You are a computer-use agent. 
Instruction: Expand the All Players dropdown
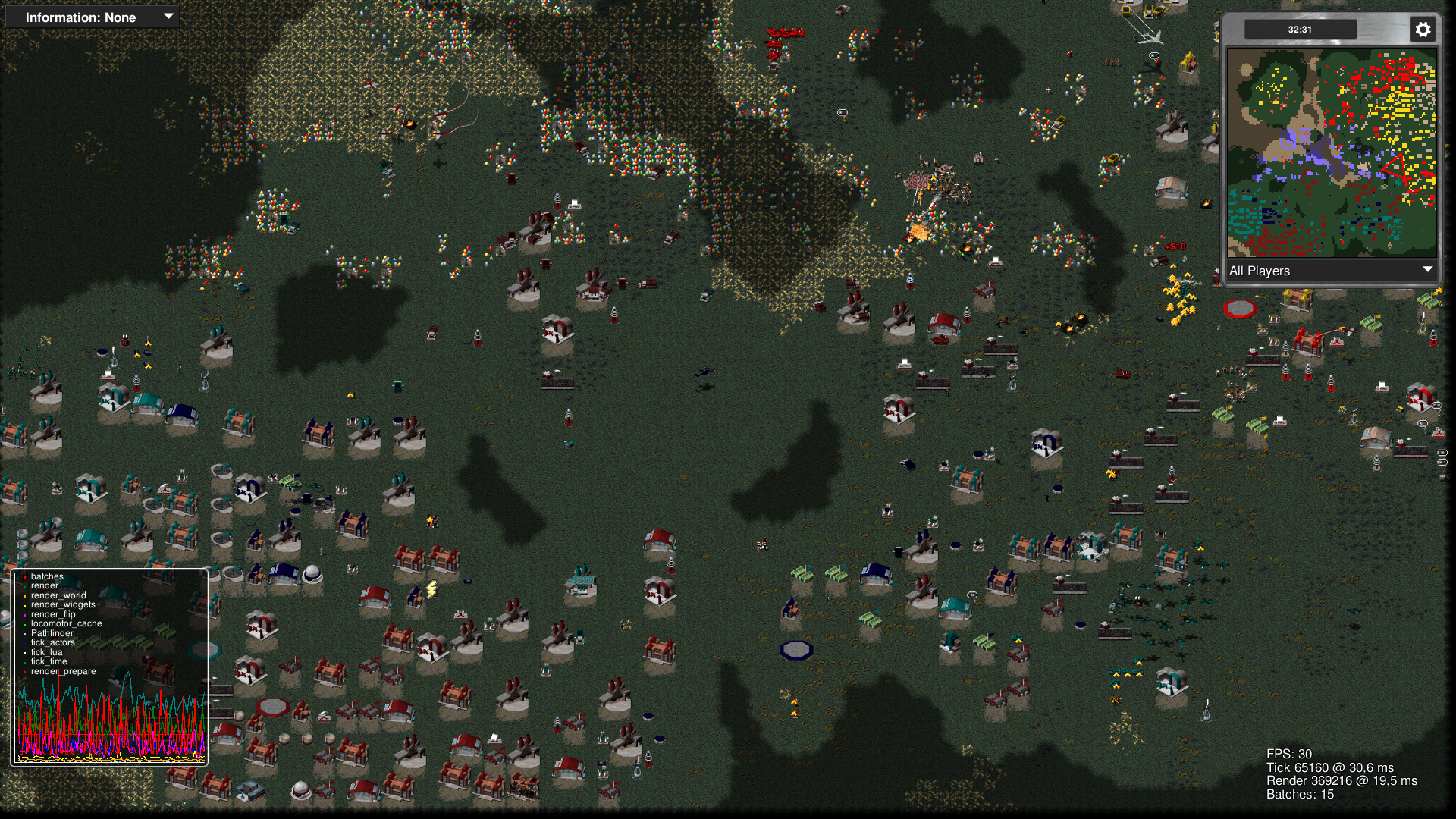[1332, 271]
